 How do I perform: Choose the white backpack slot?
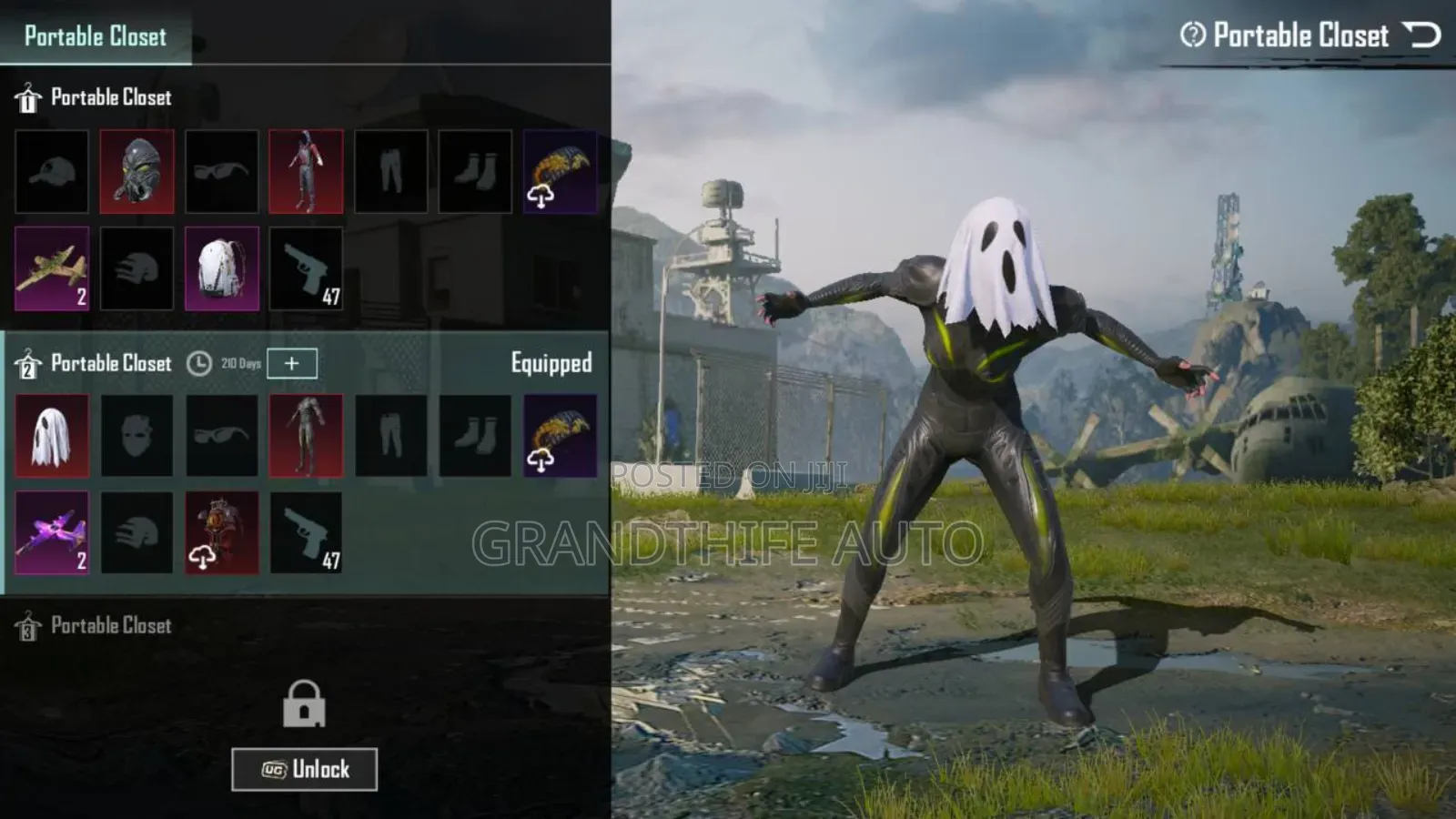[221, 268]
